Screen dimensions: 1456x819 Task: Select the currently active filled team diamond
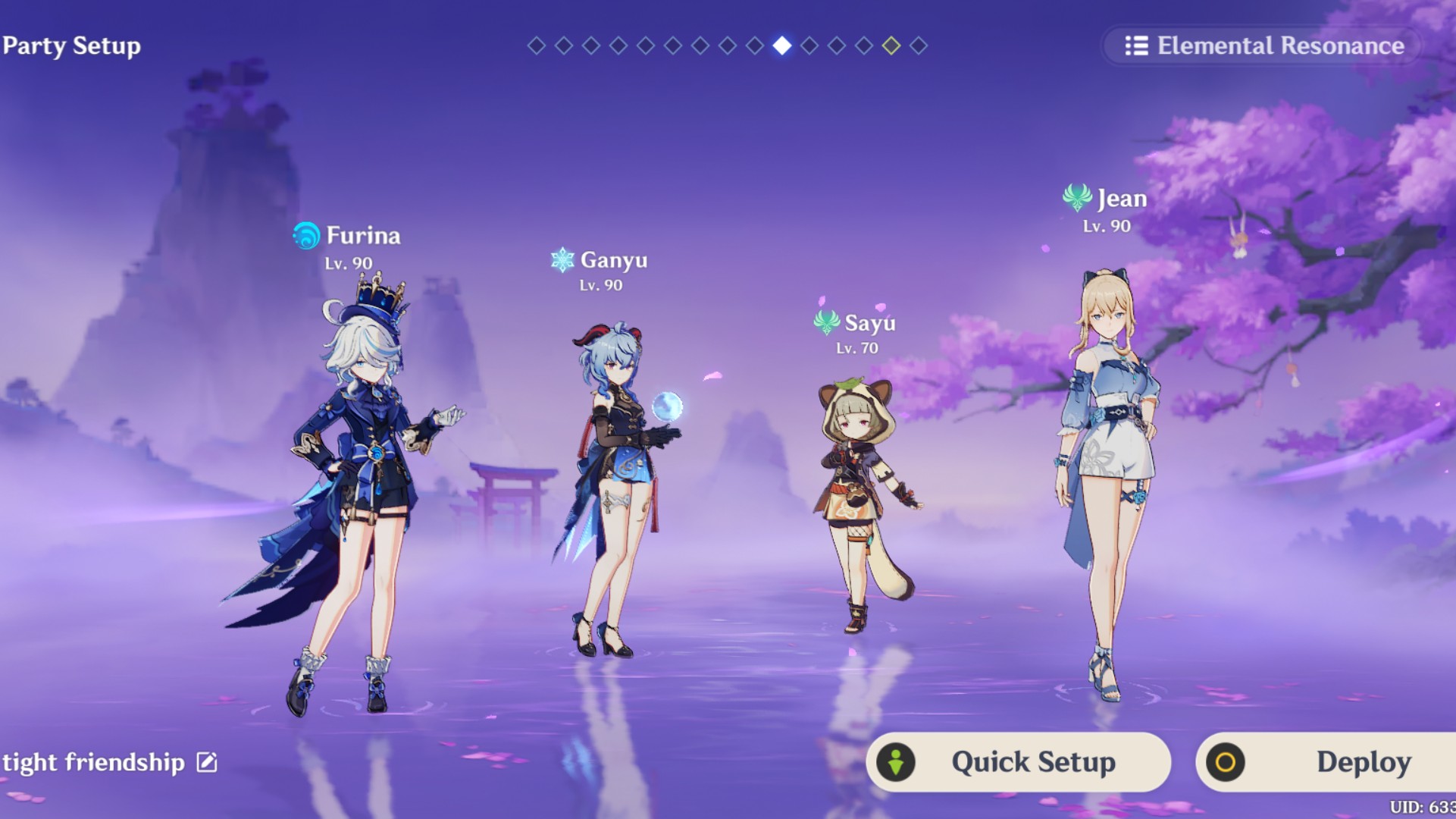pyautogui.click(x=781, y=47)
